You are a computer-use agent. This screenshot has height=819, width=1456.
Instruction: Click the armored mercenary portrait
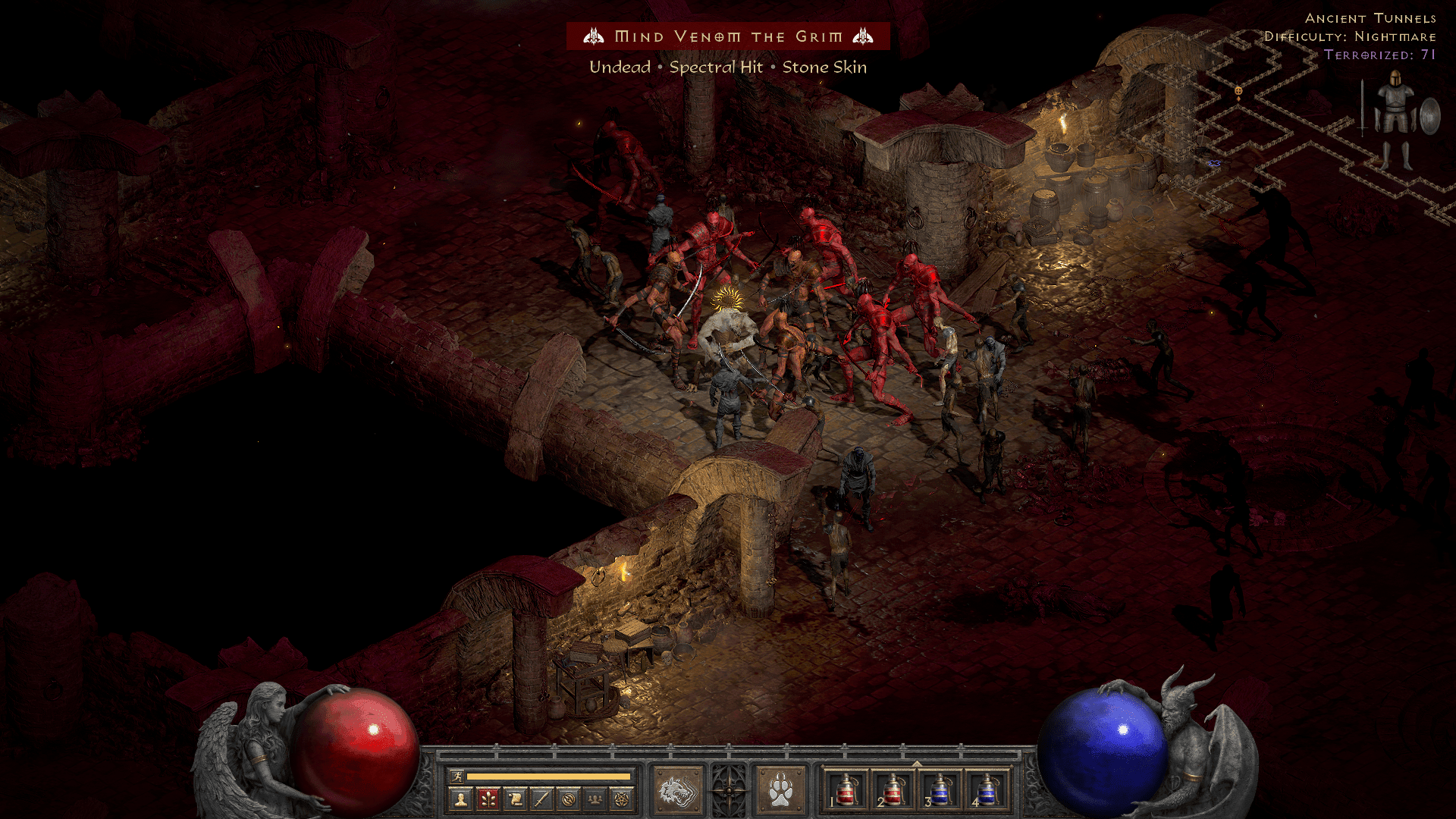point(1395,118)
